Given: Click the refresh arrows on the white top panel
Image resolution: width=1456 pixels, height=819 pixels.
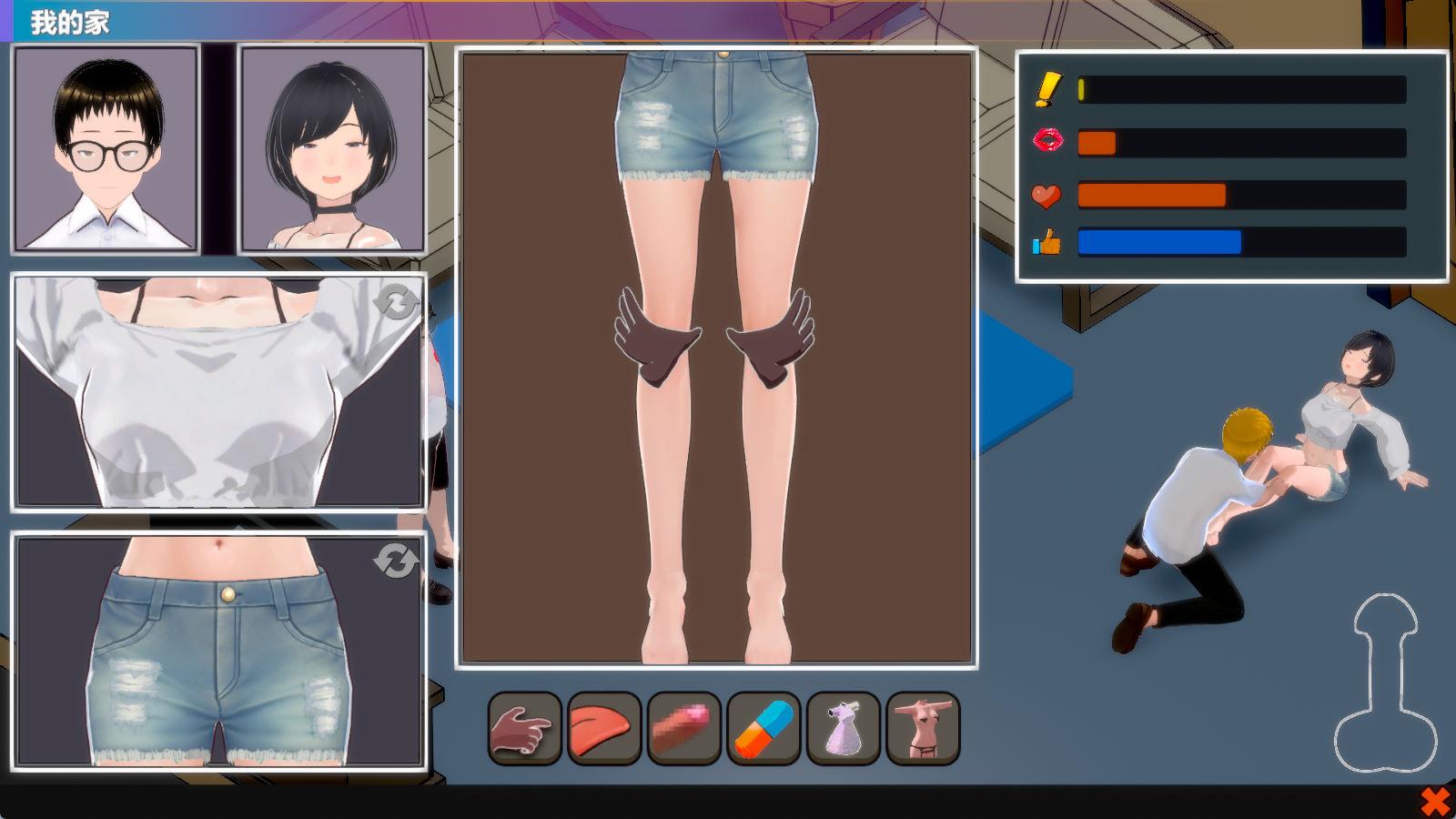Looking at the screenshot, I should 397,301.
